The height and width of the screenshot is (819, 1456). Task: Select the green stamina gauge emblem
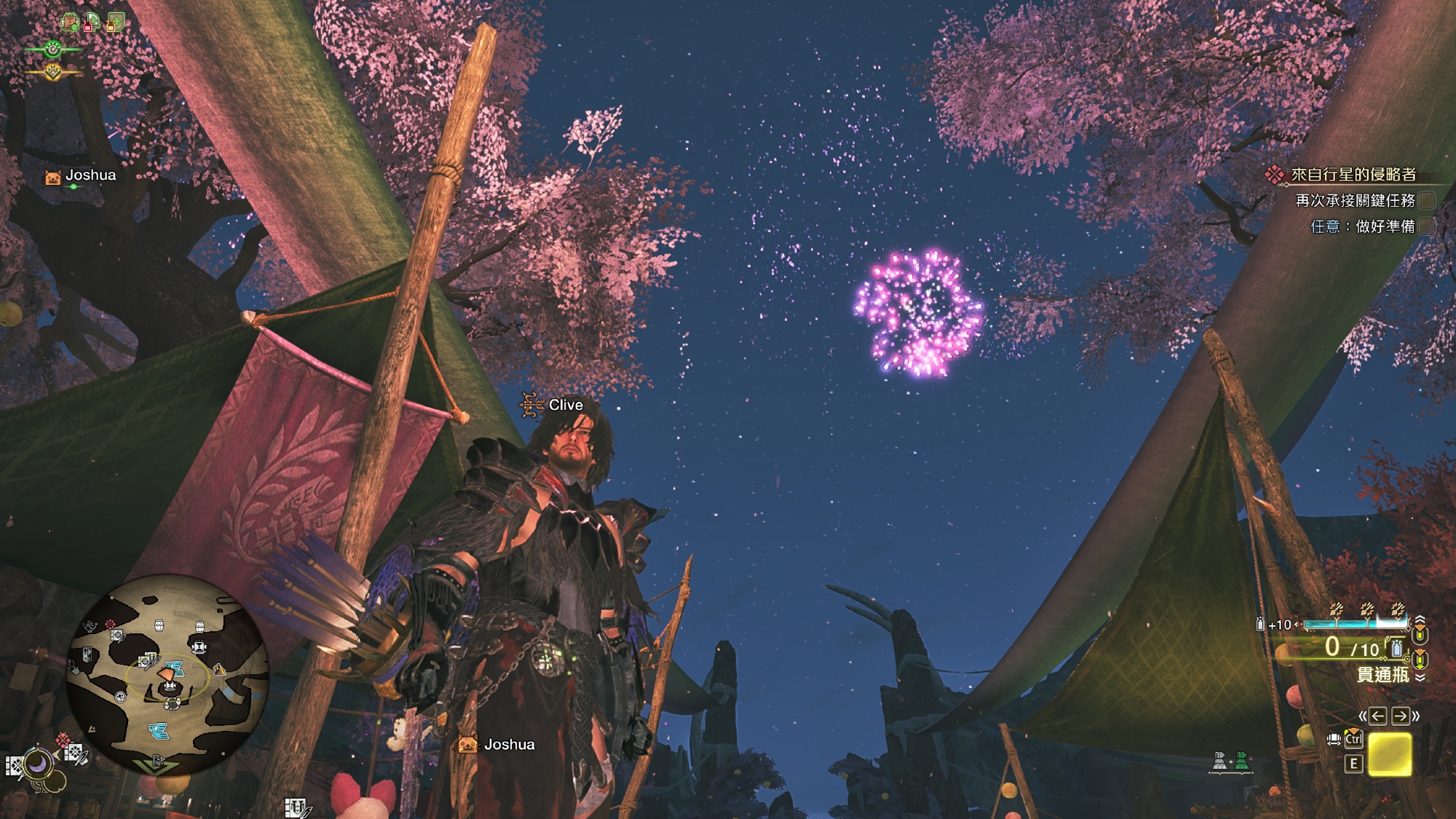52,50
